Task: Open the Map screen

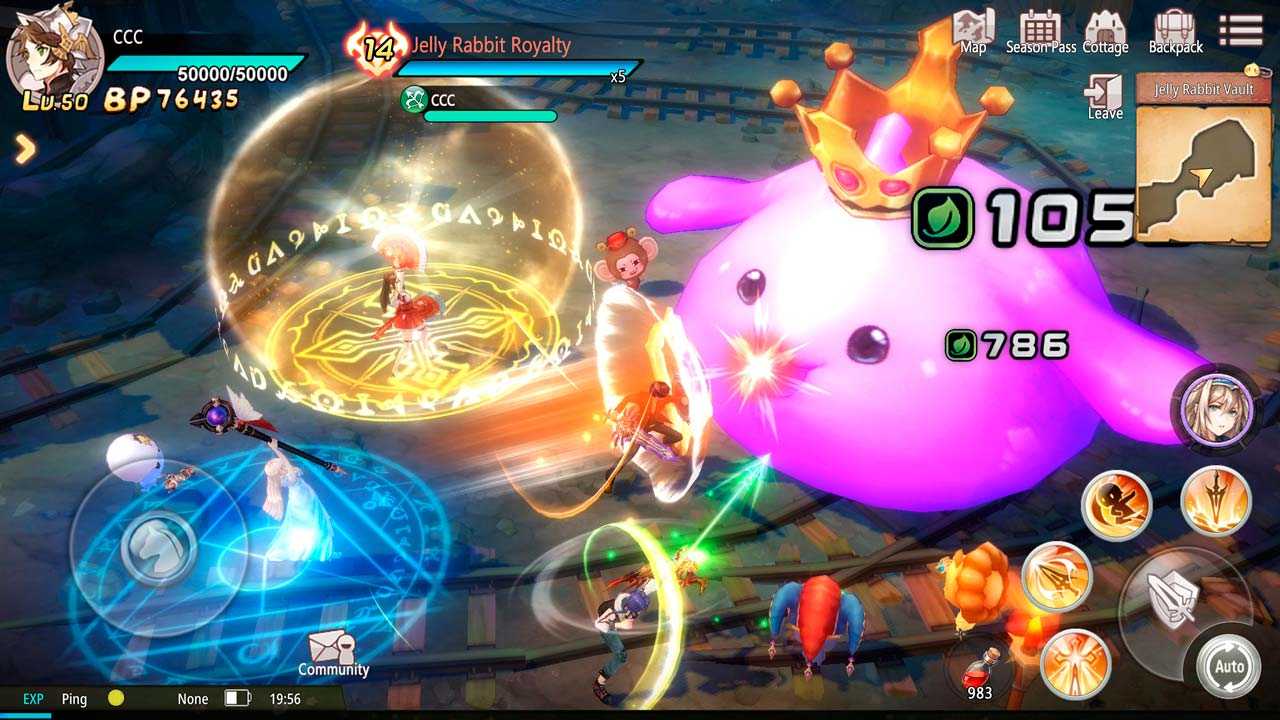Action: pyautogui.click(x=973, y=31)
